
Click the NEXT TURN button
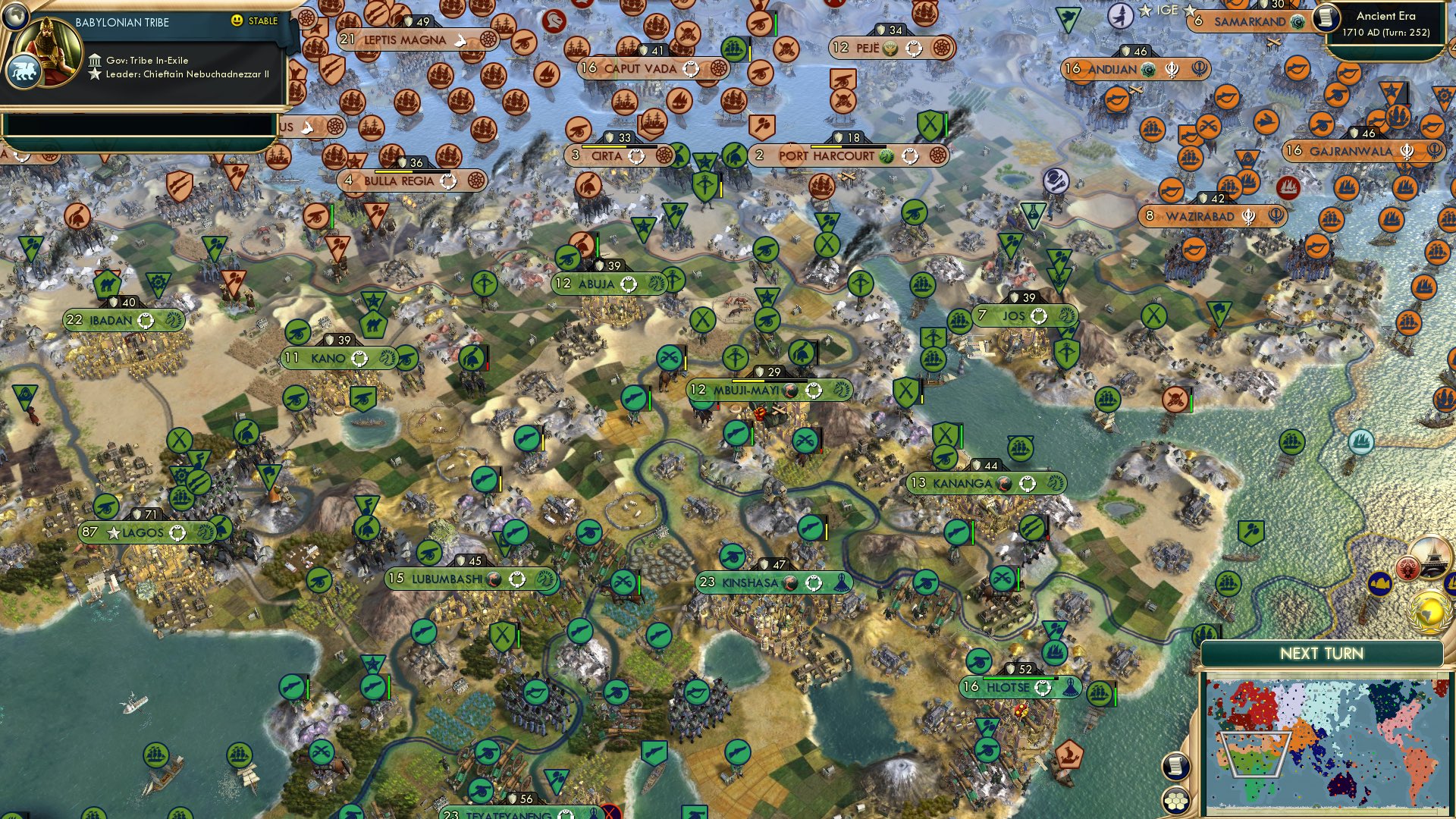point(1323,652)
